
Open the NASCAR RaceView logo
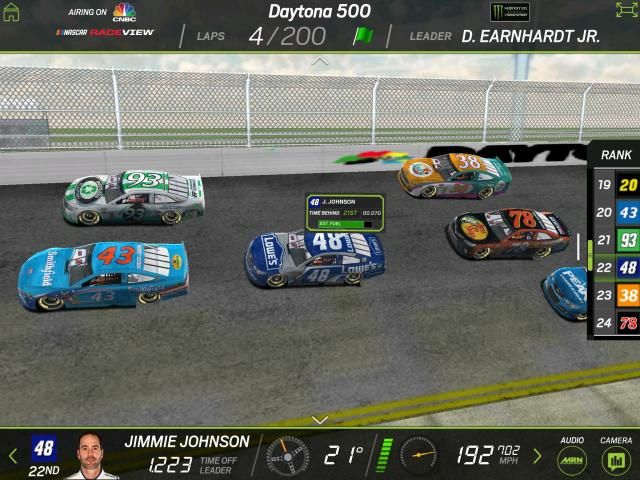pyautogui.click(x=107, y=32)
